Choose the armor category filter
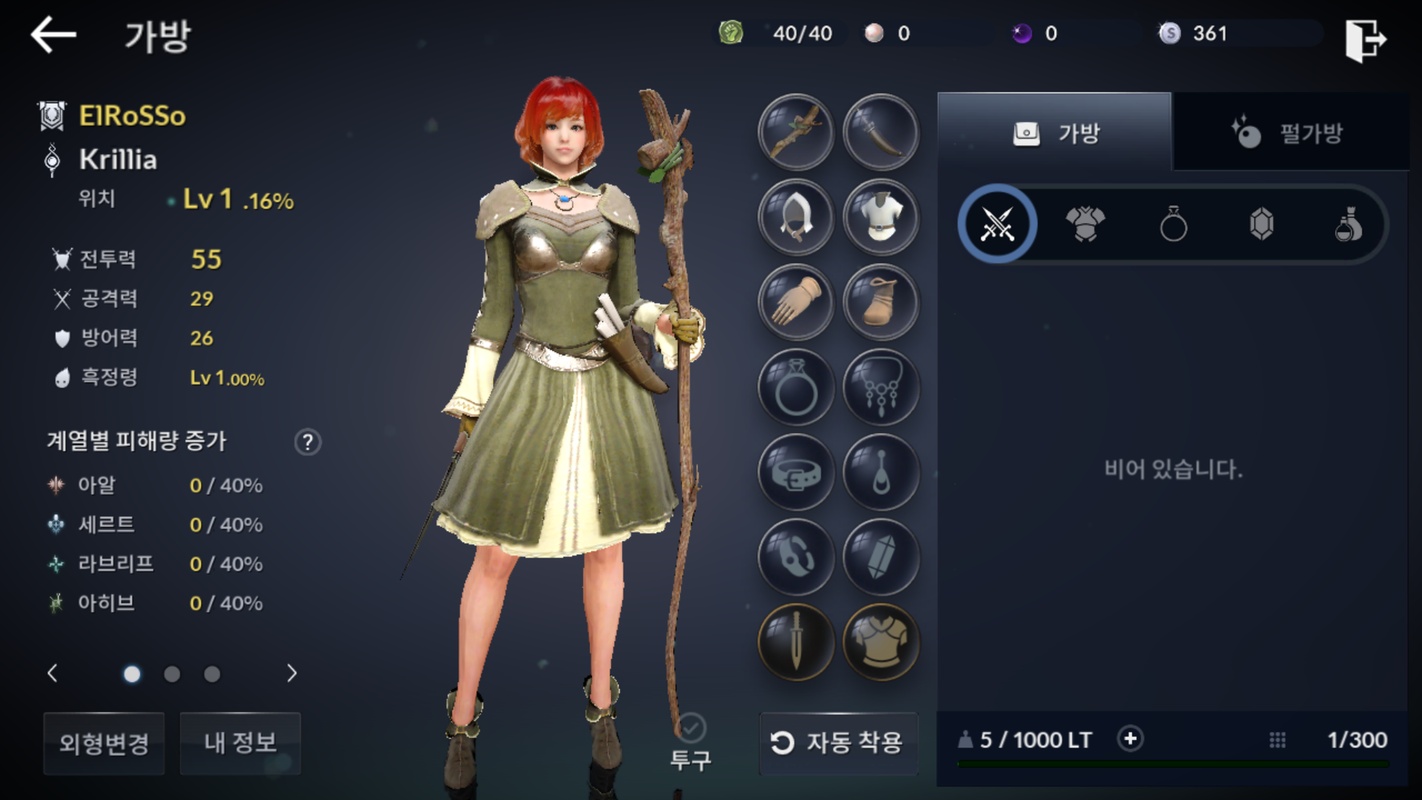1422x800 pixels. [1085, 225]
